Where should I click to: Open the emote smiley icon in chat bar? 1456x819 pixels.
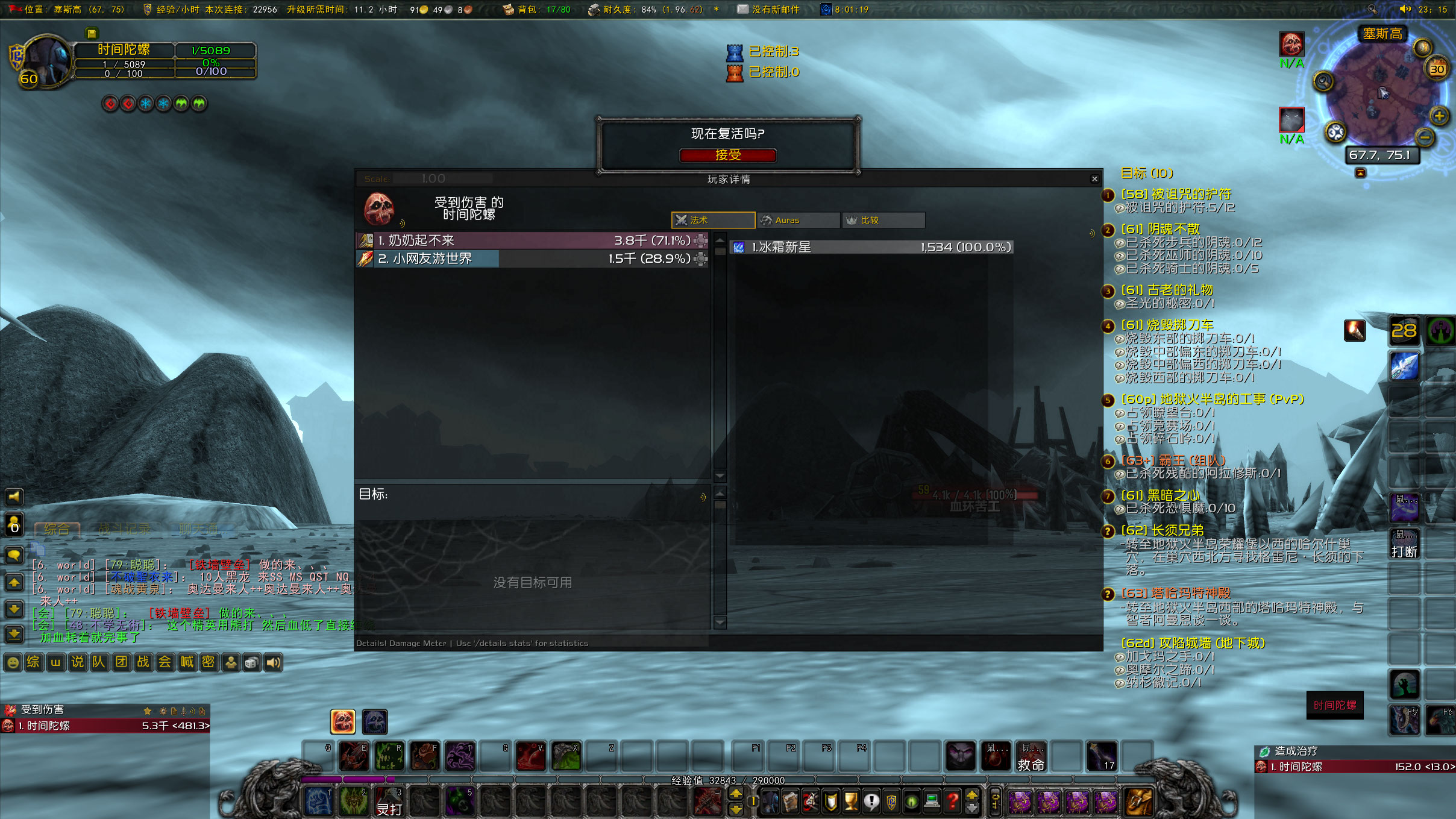click(12, 662)
